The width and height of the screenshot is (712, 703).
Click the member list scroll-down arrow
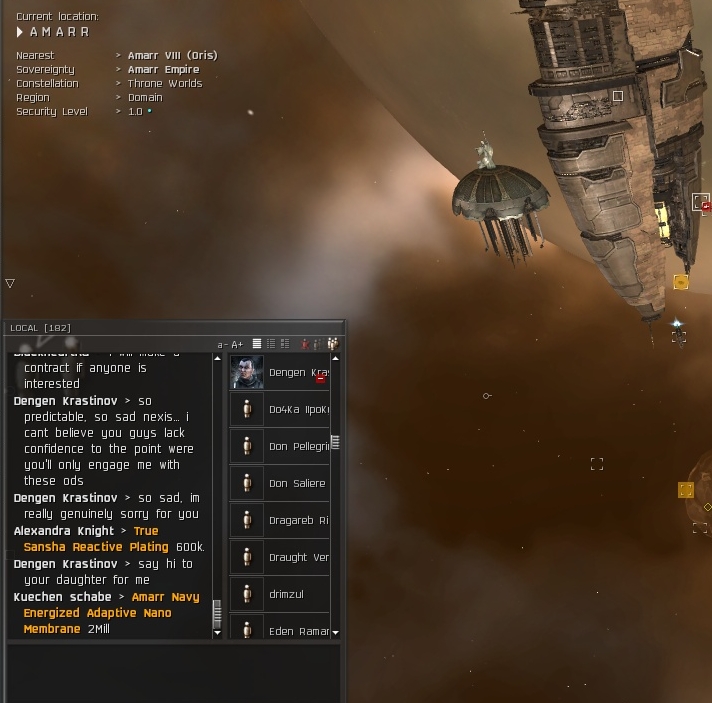pos(335,633)
